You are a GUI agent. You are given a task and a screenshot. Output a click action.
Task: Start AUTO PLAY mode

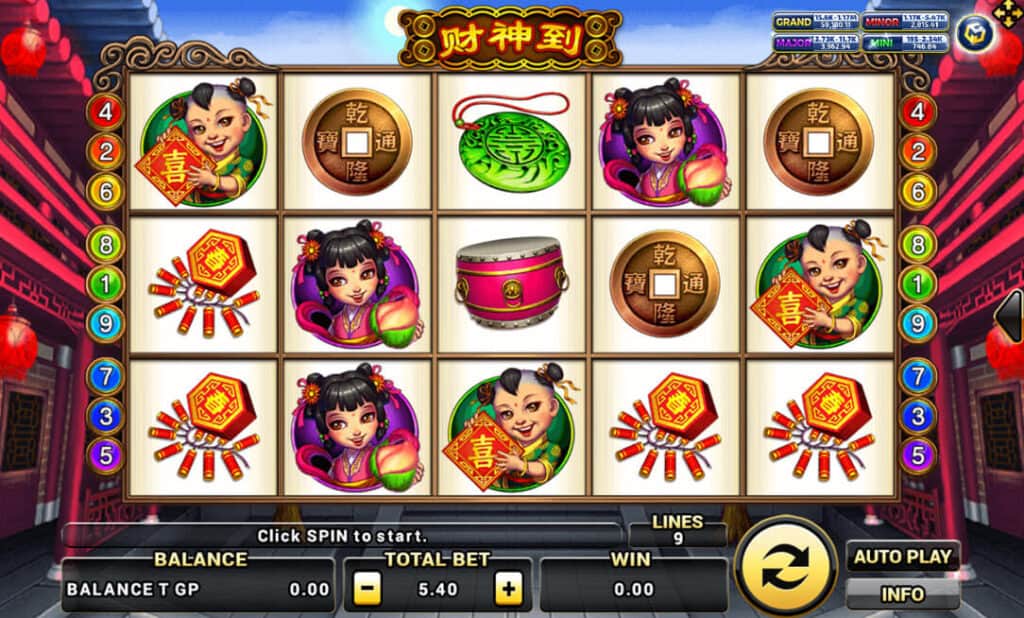point(903,556)
